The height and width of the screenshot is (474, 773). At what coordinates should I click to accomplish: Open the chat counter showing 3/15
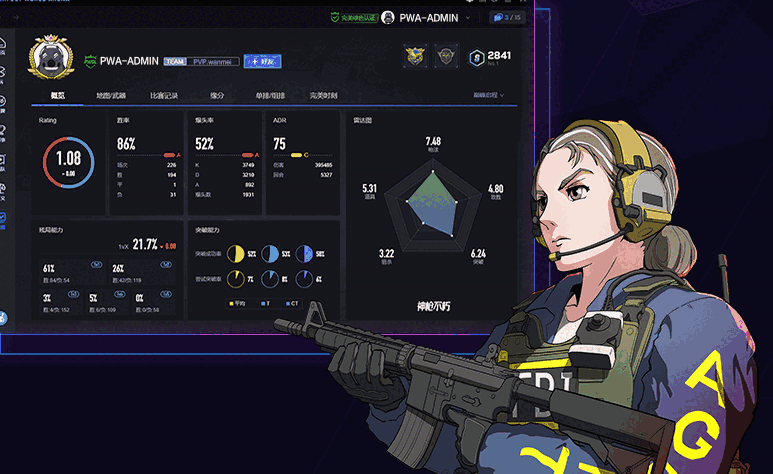coord(507,17)
